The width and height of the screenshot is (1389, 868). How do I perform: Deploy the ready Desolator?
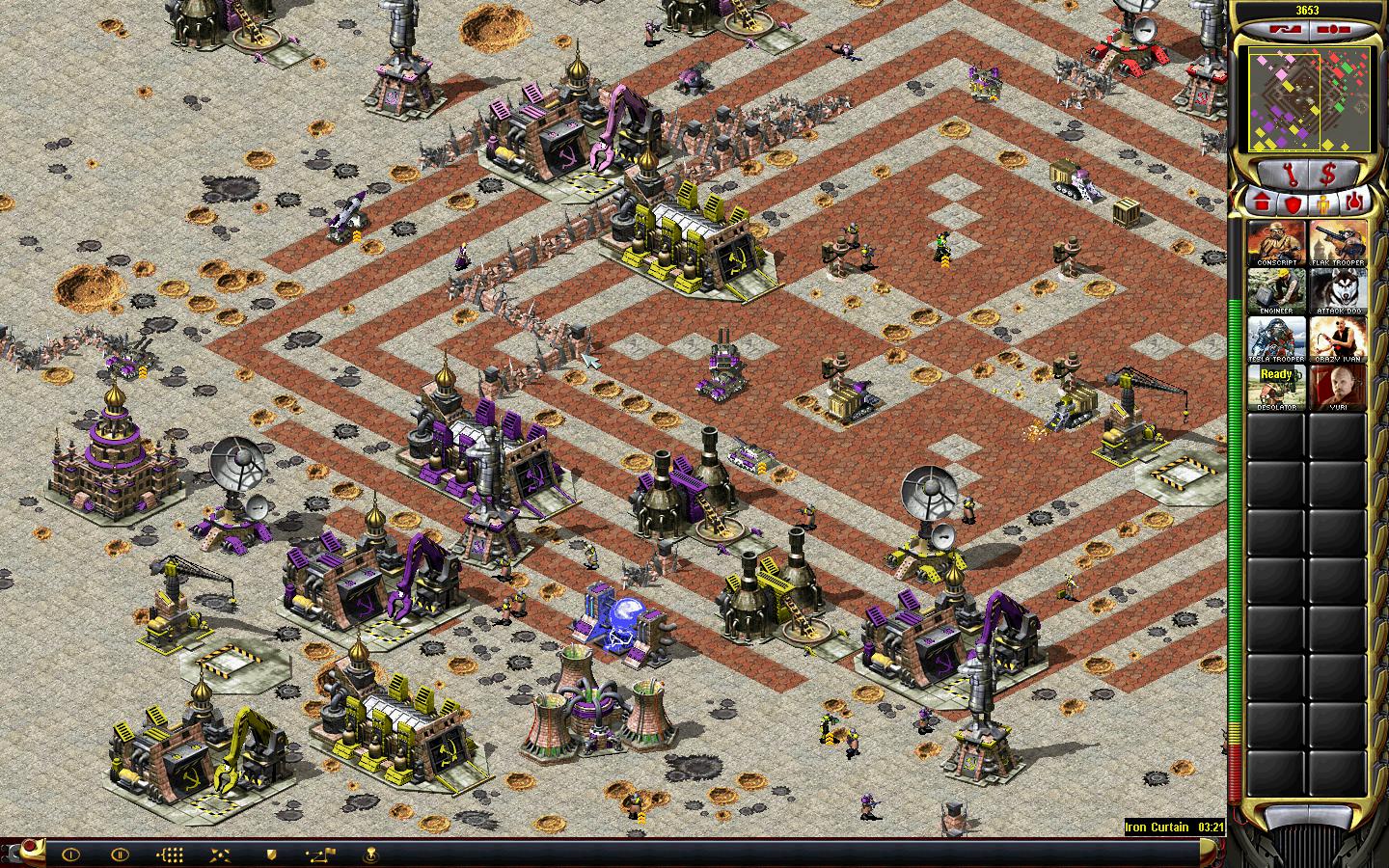pyautogui.click(x=1276, y=388)
